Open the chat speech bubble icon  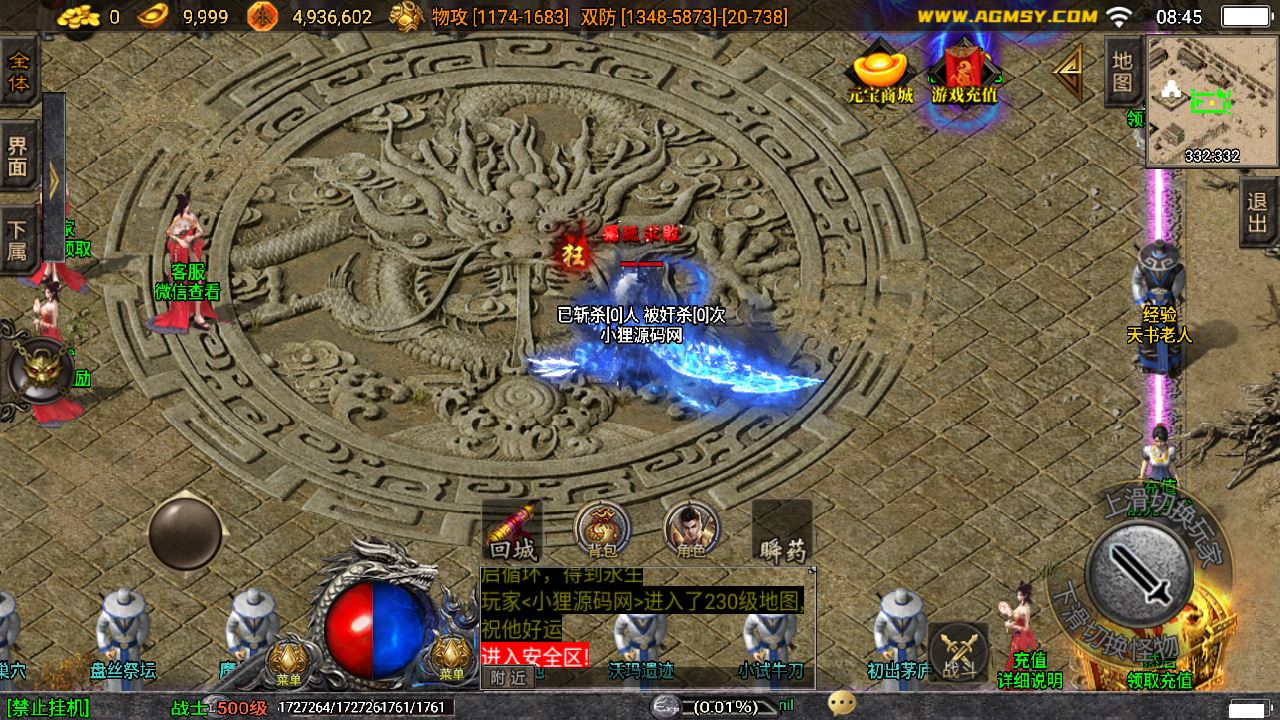pyautogui.click(x=842, y=705)
